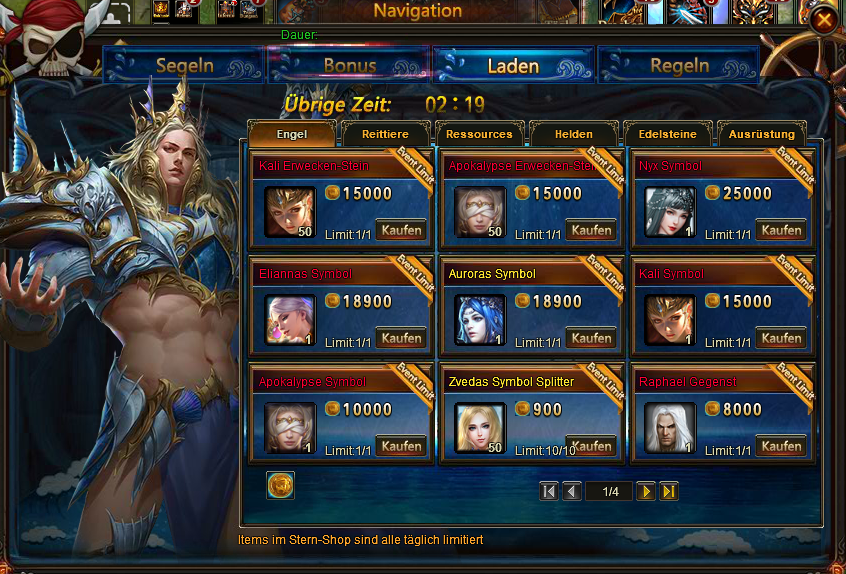The width and height of the screenshot is (846, 574).
Task: Buy the Nyx Symbol for 25000
Action: click(x=781, y=230)
